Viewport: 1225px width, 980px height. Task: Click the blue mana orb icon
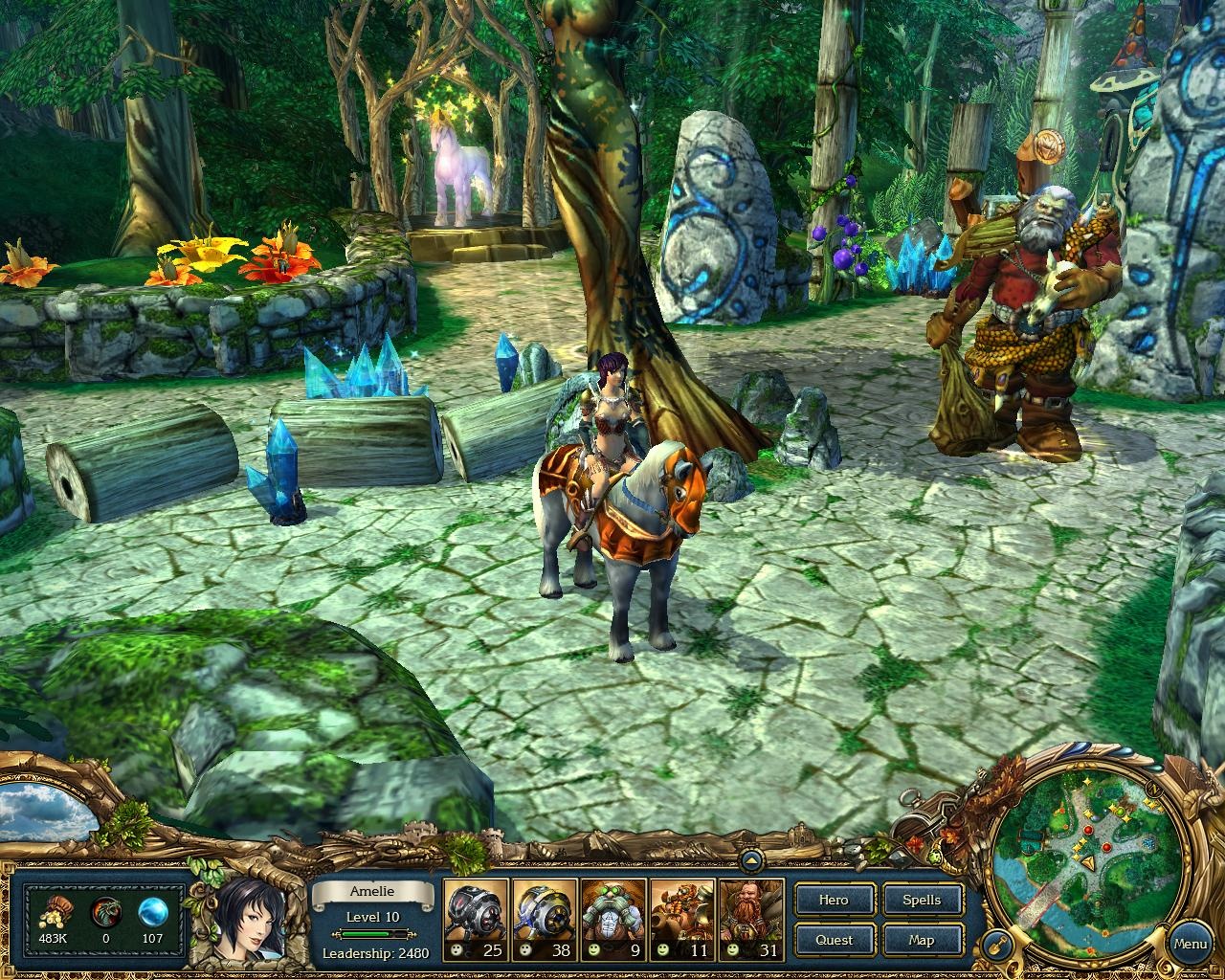click(150, 912)
